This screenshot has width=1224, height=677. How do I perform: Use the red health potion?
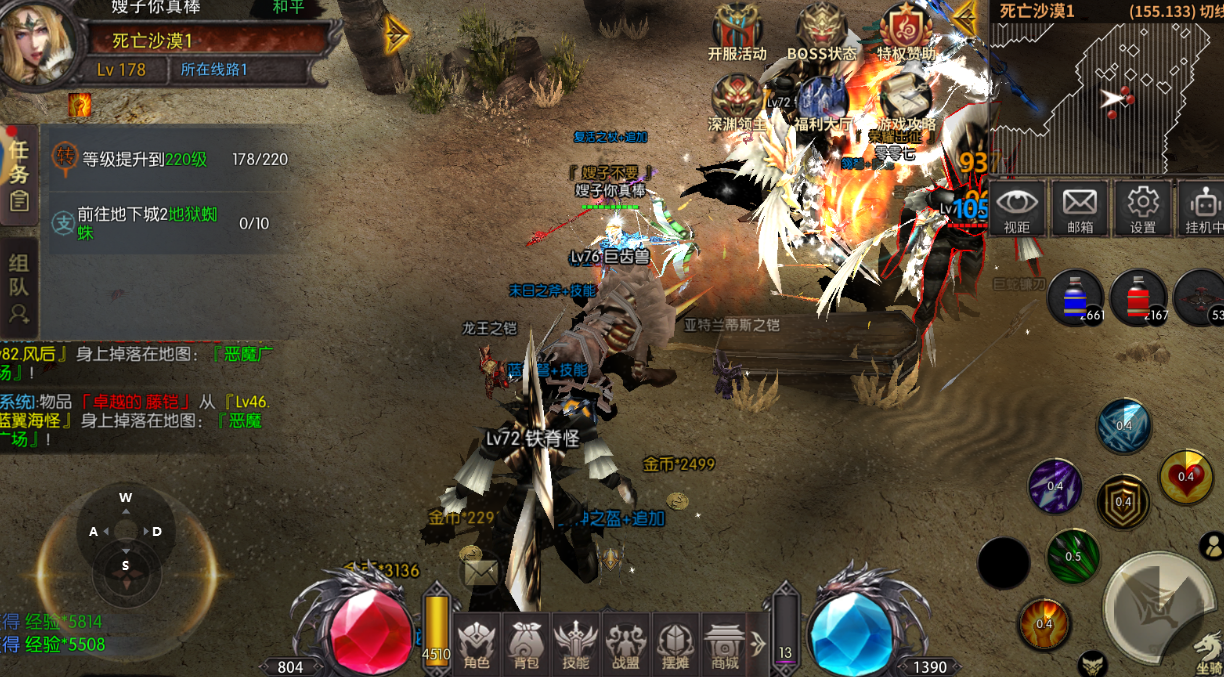point(1138,297)
